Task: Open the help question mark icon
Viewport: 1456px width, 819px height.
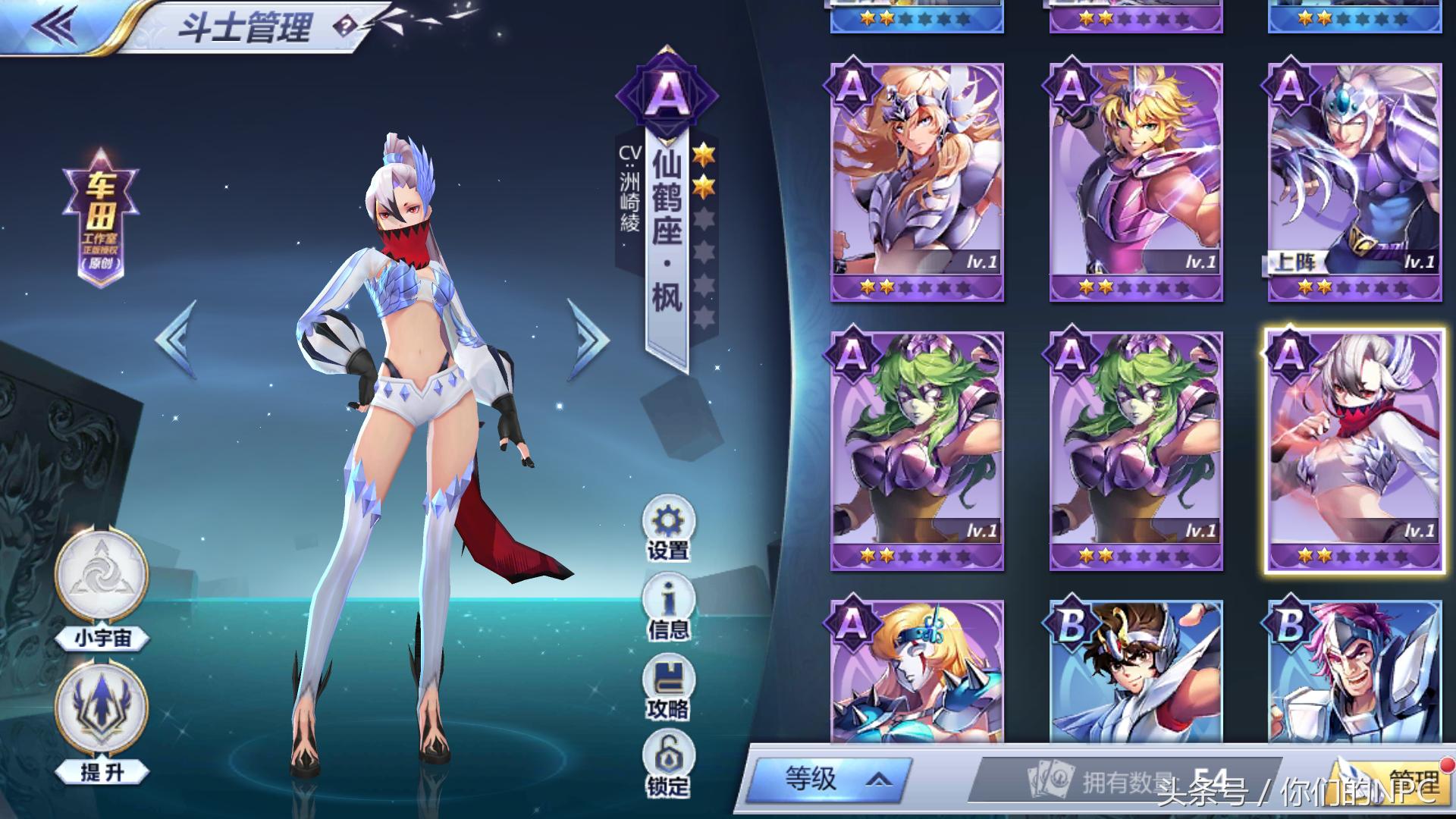Action: tap(345, 27)
